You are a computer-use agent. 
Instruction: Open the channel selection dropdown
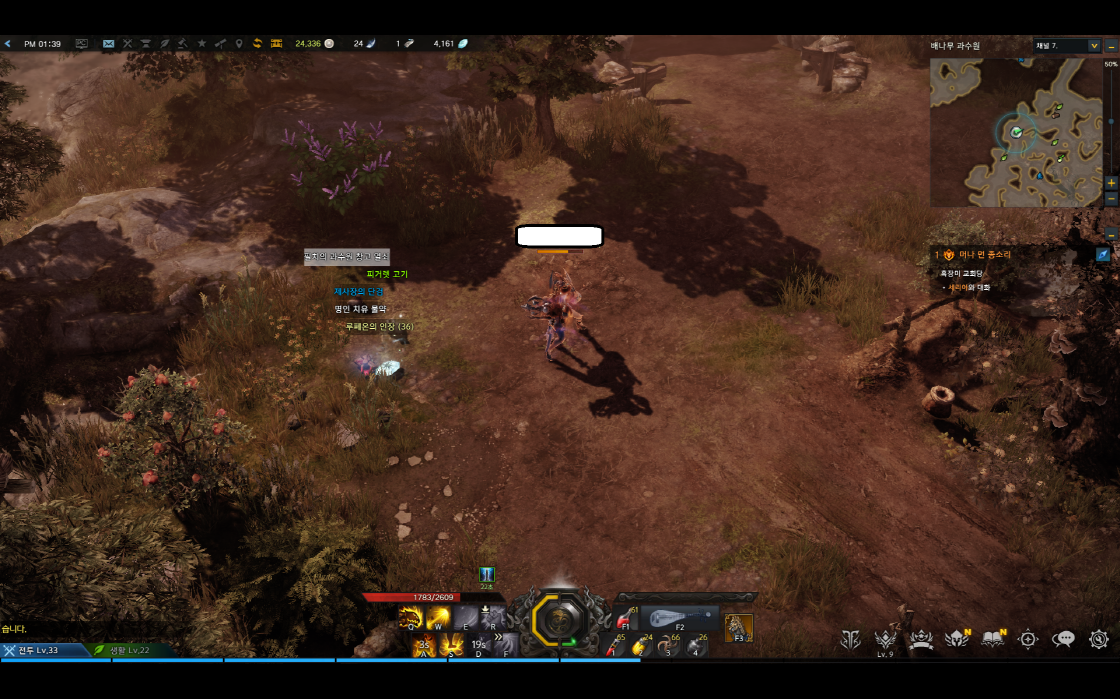tap(1067, 46)
